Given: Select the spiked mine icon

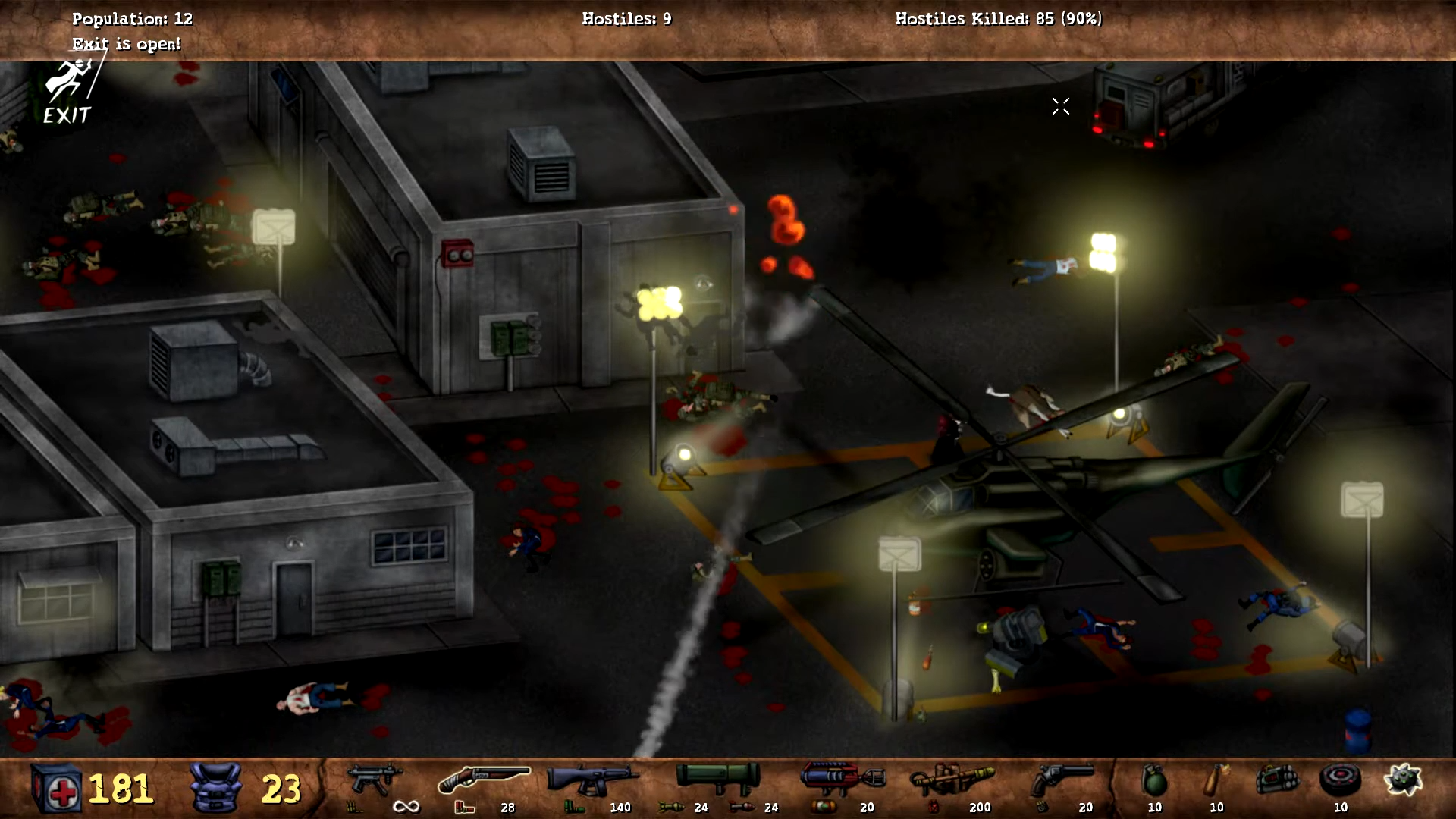Looking at the screenshot, I should coord(1402,780).
